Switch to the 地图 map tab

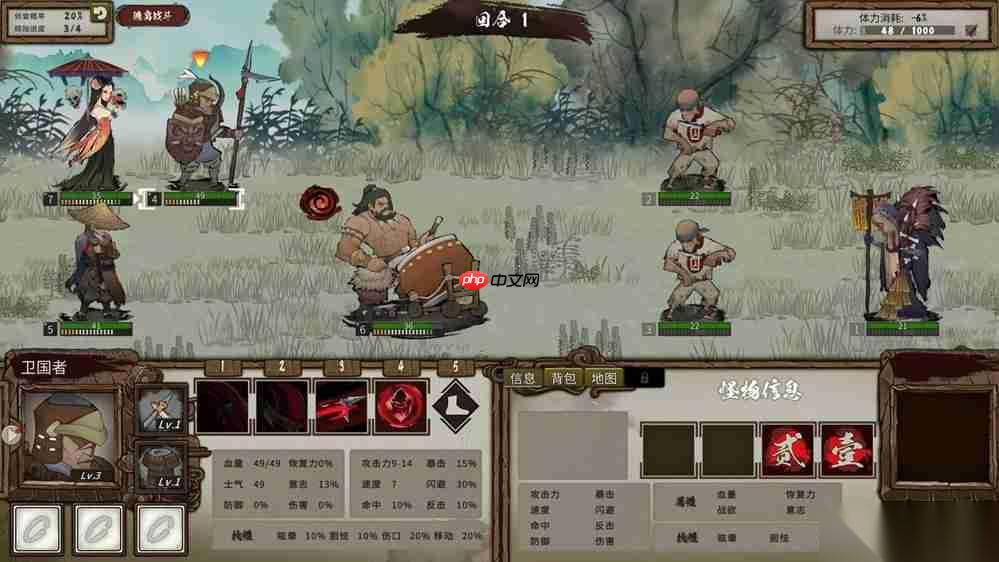point(605,378)
